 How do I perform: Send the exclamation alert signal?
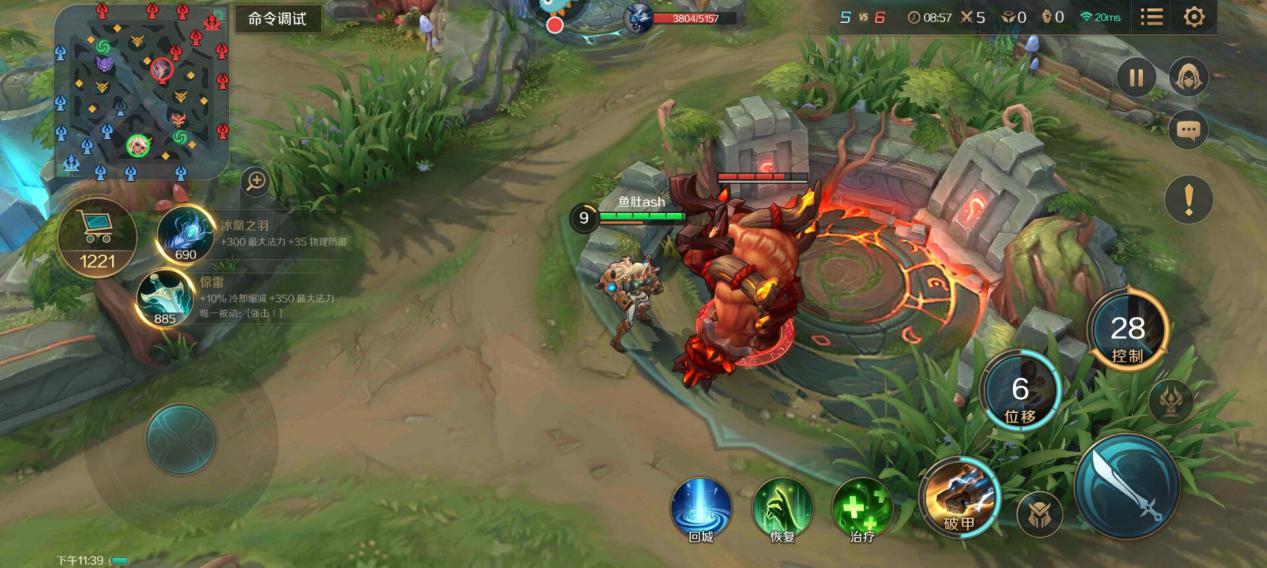tap(1189, 199)
